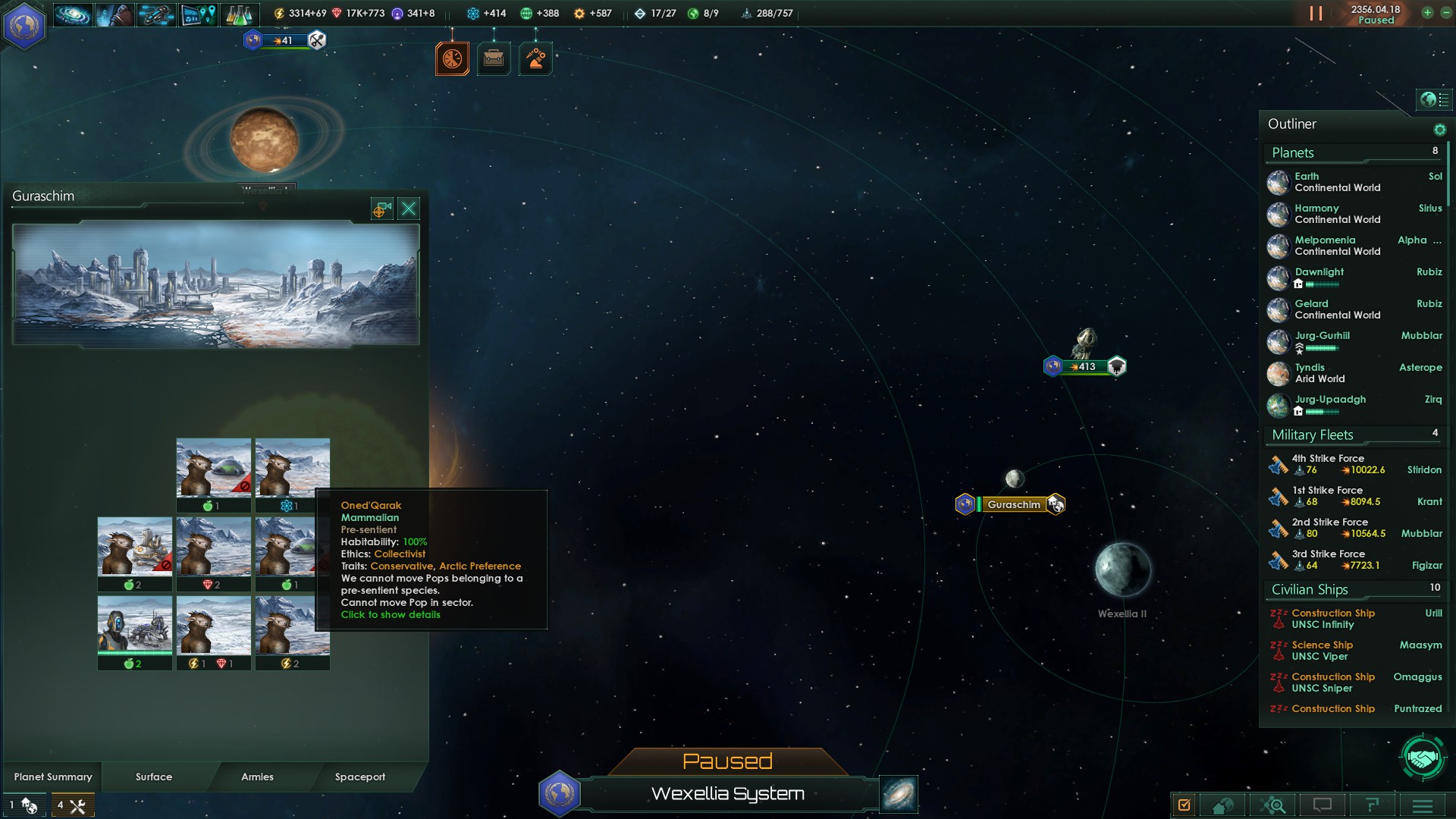Viewport: 1456px width, 819px height.
Task: Click the Guraschim planet label
Action: pos(1013,504)
